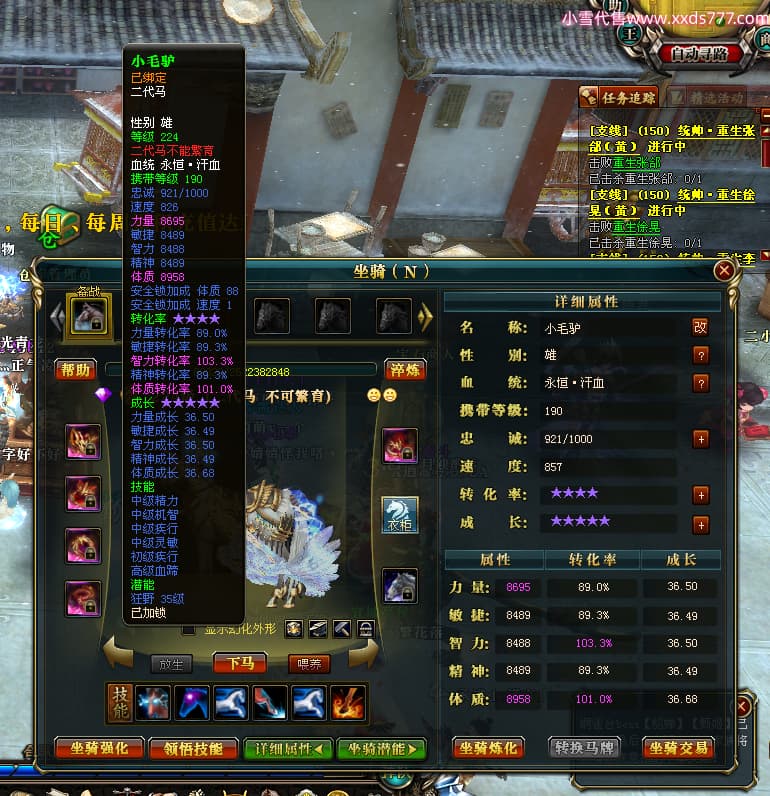Toggle the 详细属性 detailed attributes panel
Screen dimensions: 770x796
[x=289, y=748]
